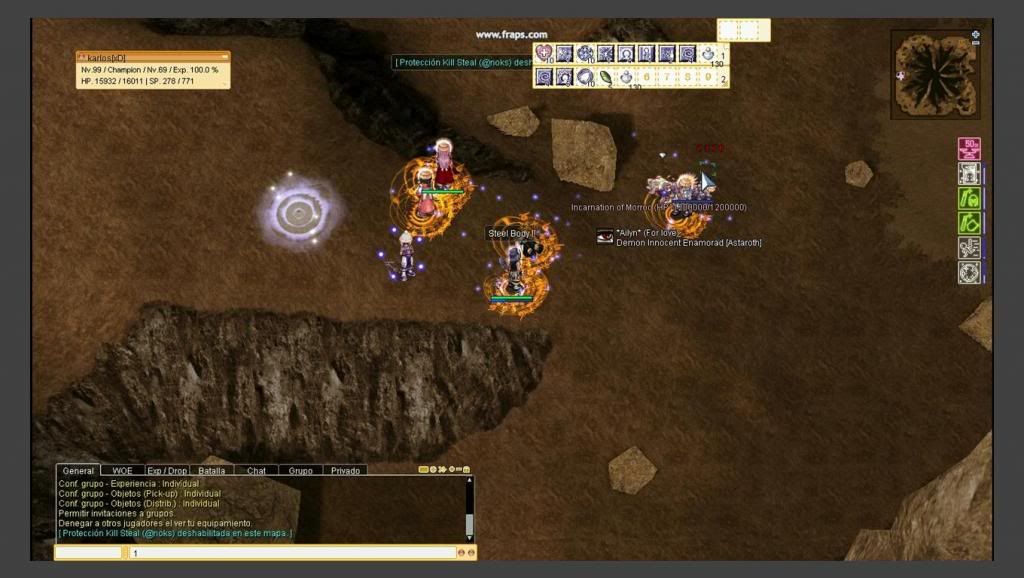The width and height of the screenshot is (1024, 578).
Task: Select the Batalla chat tab
Action: pos(212,470)
